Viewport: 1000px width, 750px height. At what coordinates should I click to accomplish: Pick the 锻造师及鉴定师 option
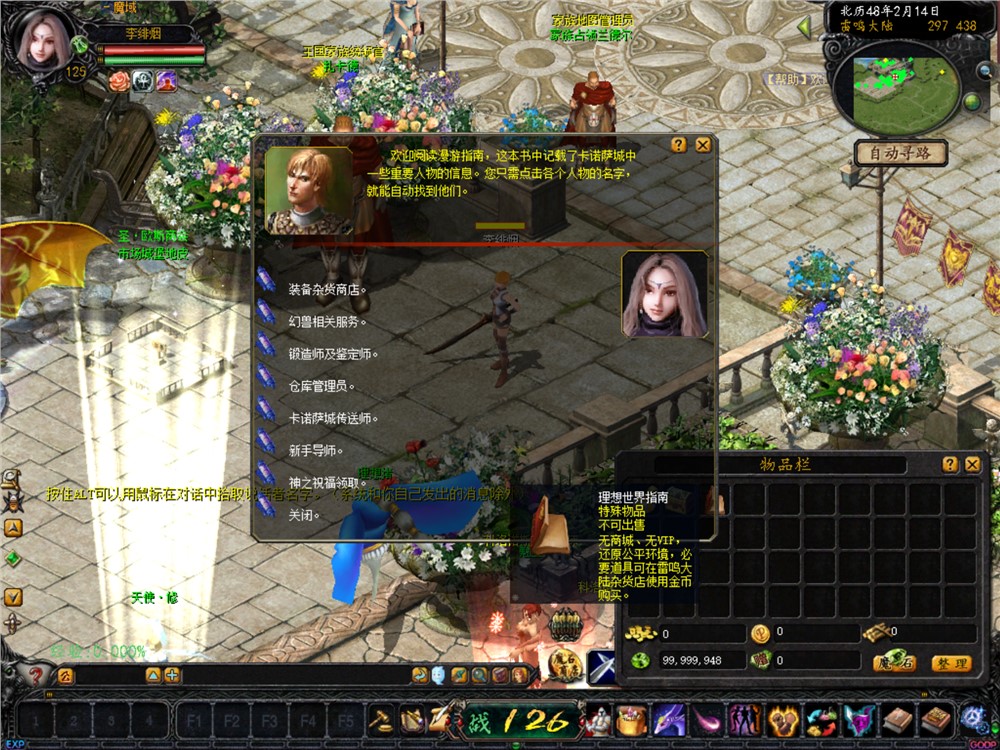(x=333, y=354)
